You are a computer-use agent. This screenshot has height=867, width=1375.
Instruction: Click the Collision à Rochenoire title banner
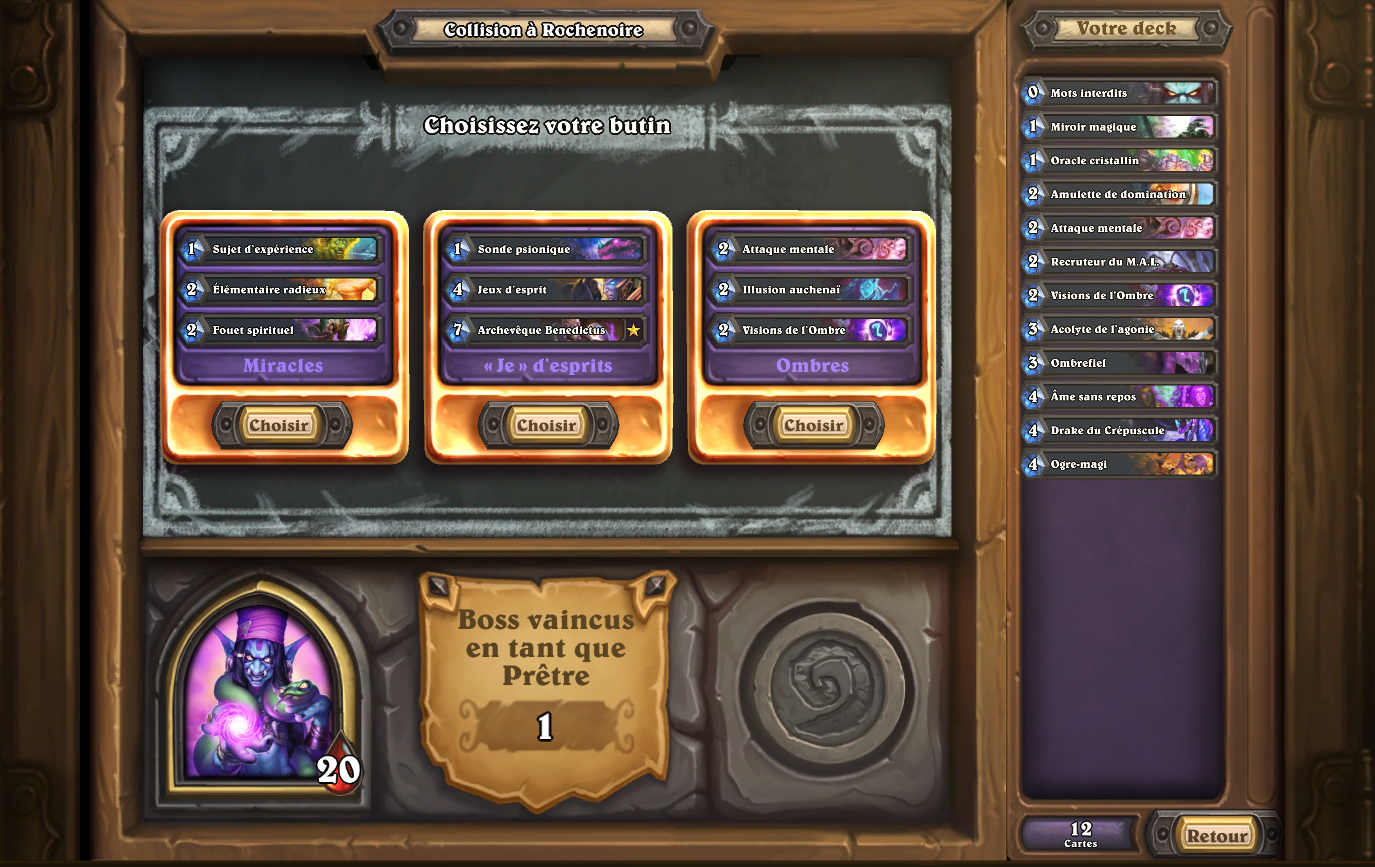[546, 30]
